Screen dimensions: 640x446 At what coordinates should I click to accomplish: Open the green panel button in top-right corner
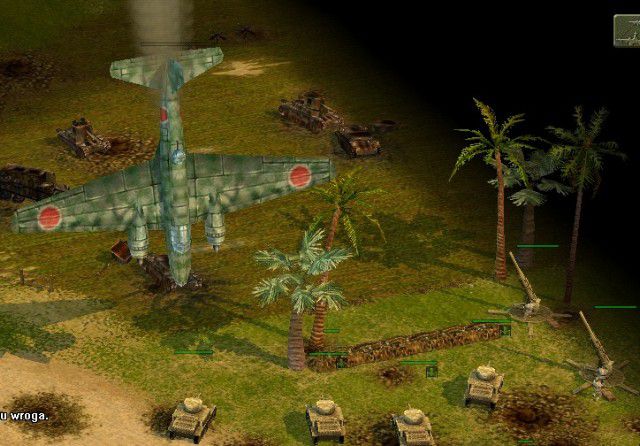coord(628,31)
